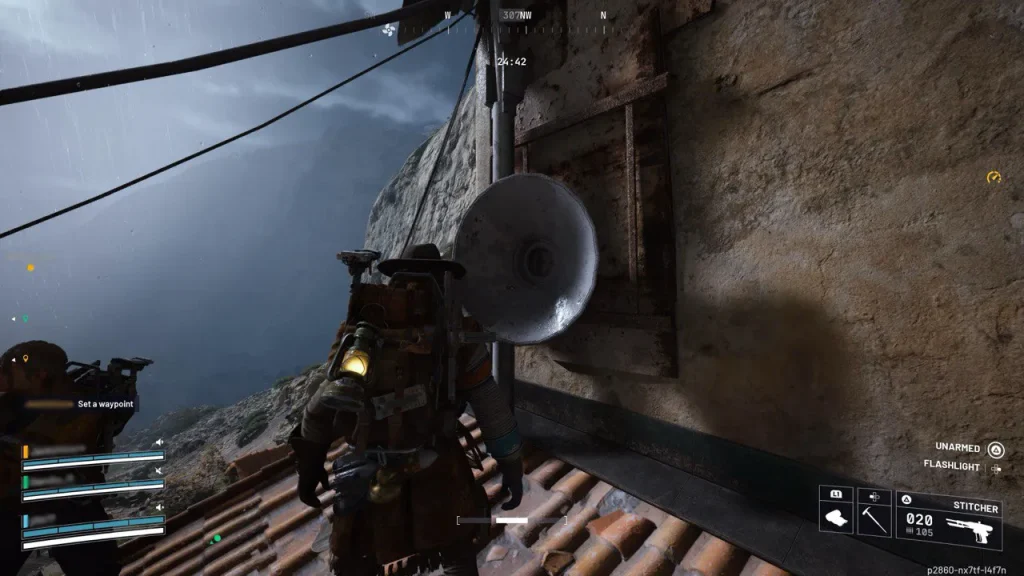Toggle the orange squadmate's speaker icon
Viewport: 1024px width, 576px height.
158,442
